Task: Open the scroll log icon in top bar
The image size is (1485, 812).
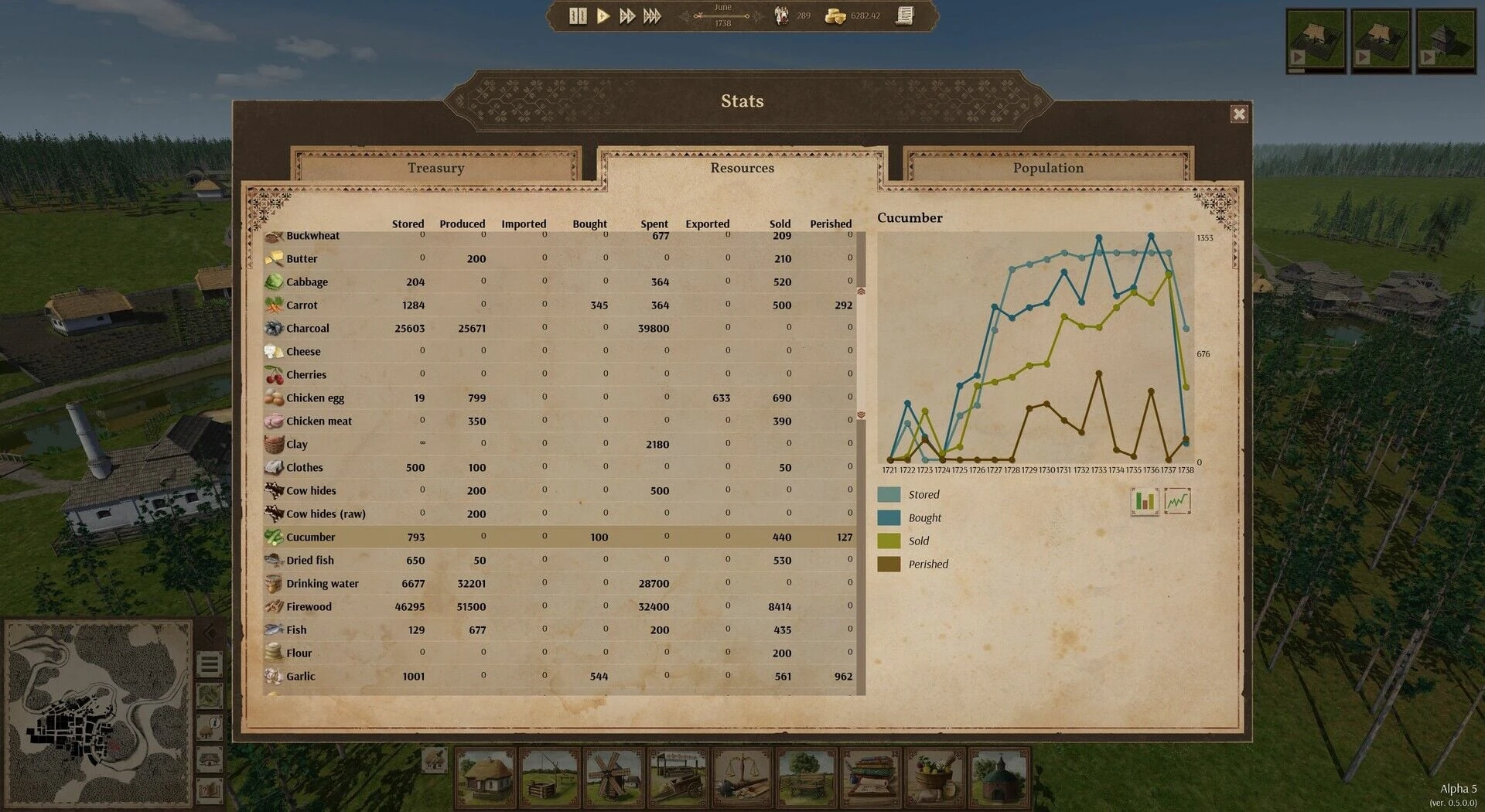Action: 905,16
